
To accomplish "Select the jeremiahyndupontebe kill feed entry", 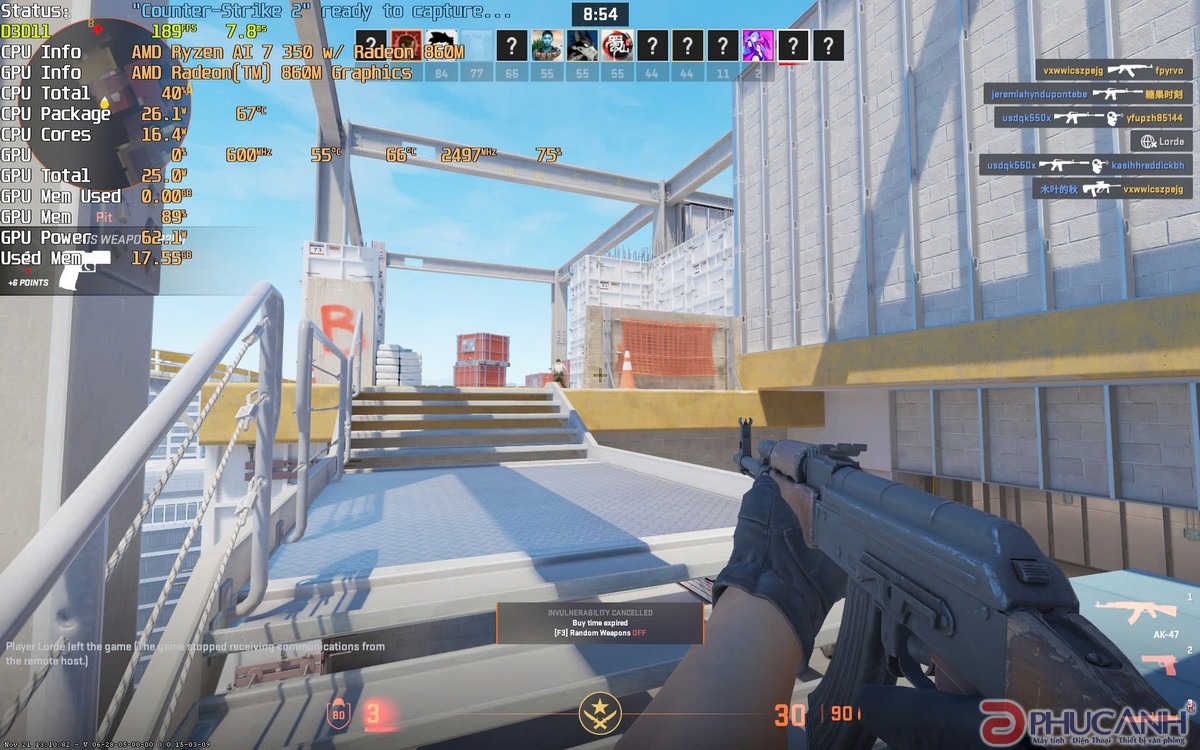I will (1086, 94).
